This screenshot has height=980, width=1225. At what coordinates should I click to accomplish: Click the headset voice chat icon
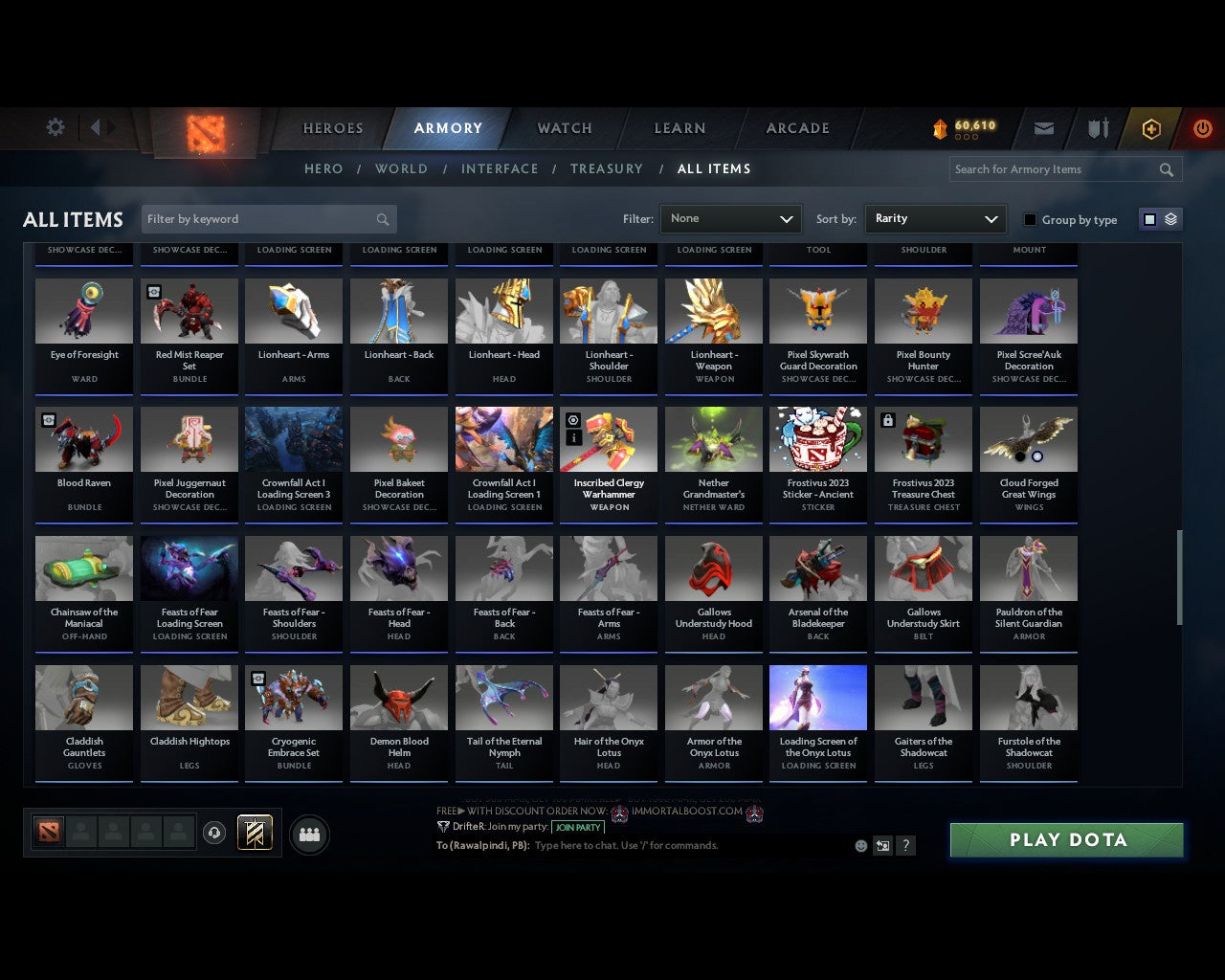point(215,833)
